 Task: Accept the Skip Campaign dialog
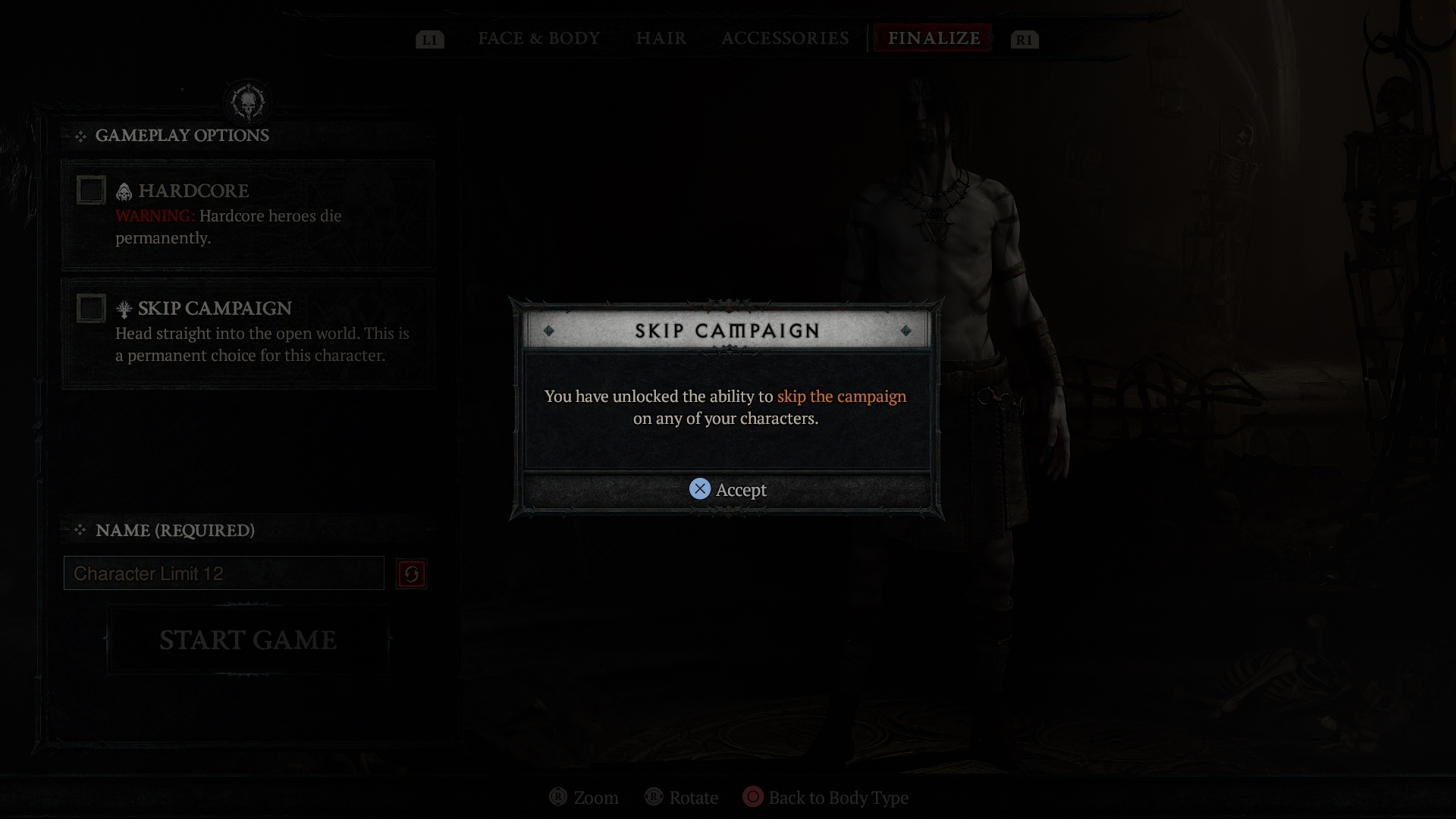point(727,490)
